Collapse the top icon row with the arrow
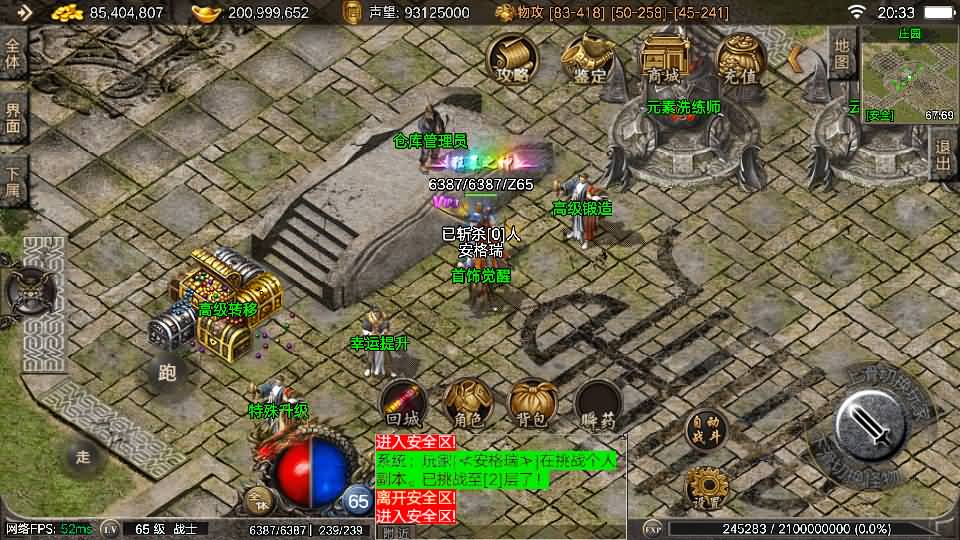 point(796,58)
